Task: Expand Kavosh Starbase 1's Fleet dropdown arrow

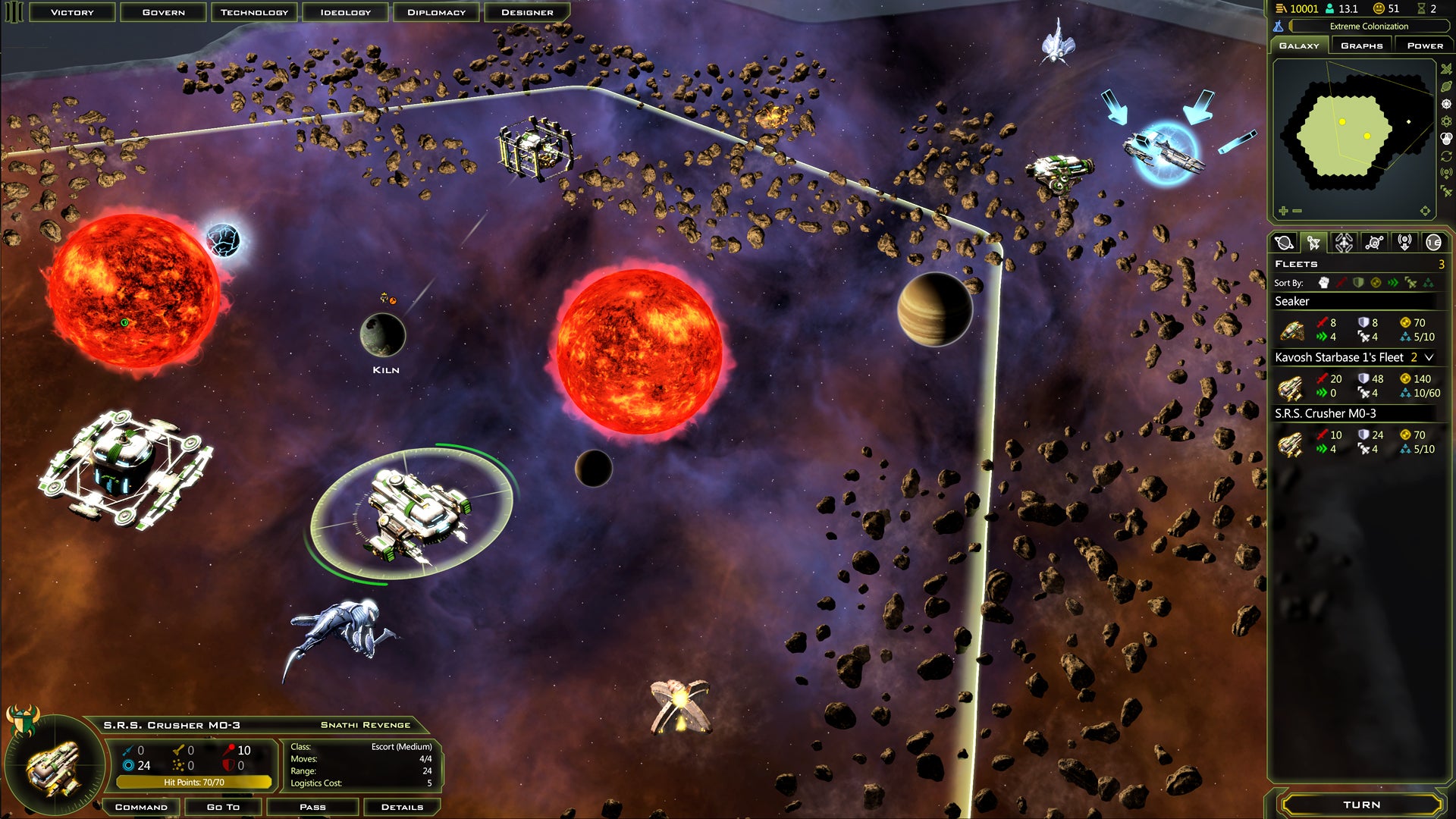Action: [1429, 357]
